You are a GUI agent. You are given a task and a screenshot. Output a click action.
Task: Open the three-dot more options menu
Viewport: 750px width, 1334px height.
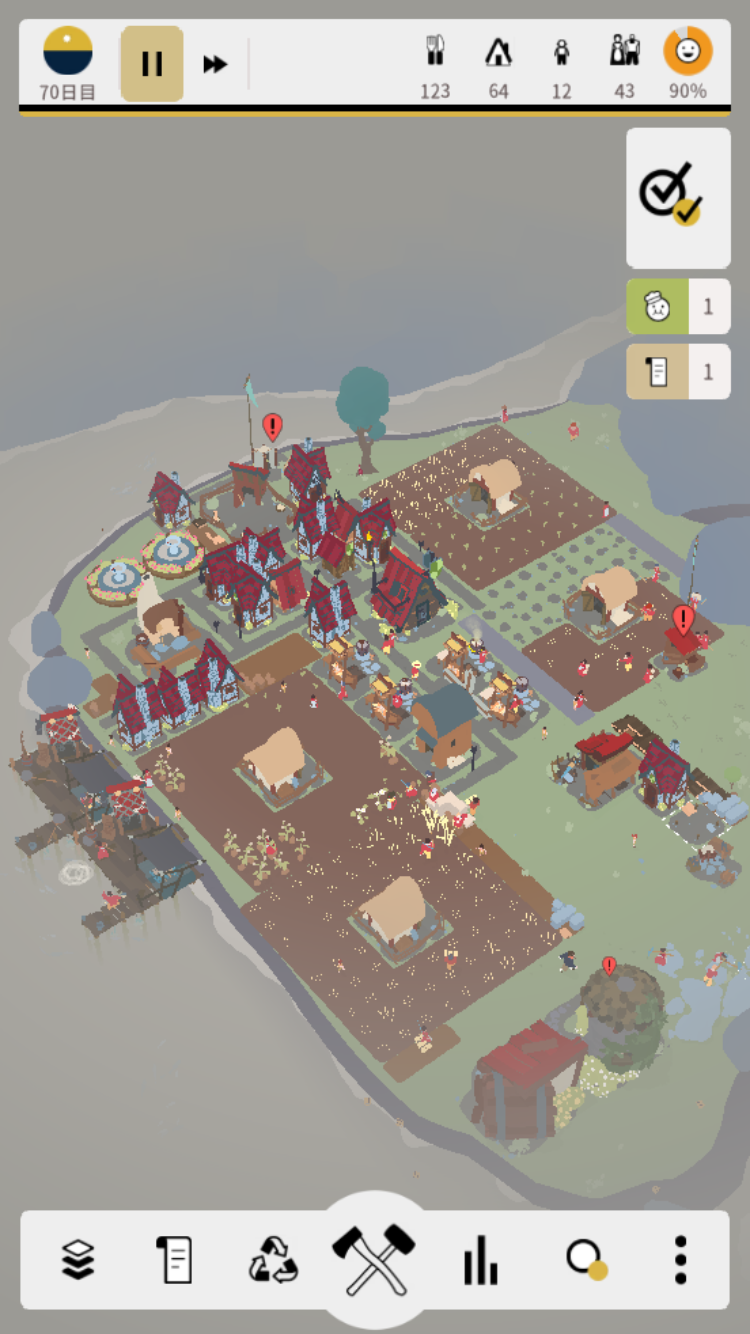pyautogui.click(x=681, y=1259)
